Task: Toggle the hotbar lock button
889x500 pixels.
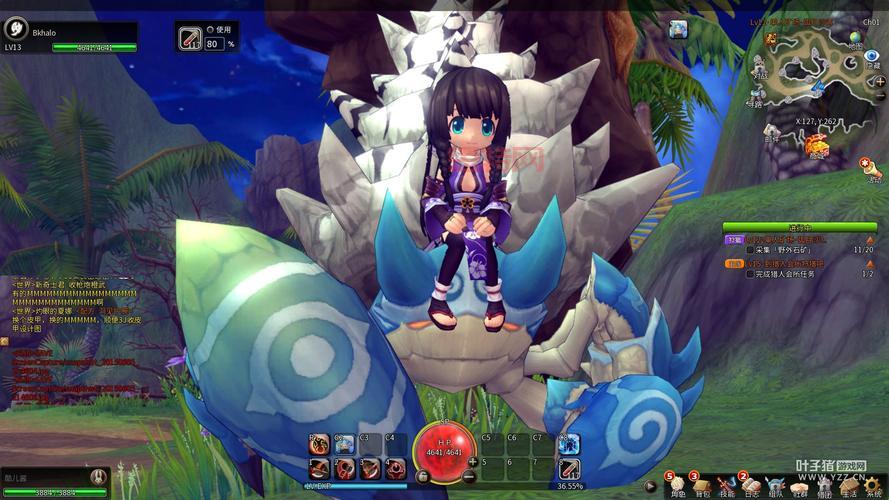Action: pyautogui.click(x=422, y=477)
